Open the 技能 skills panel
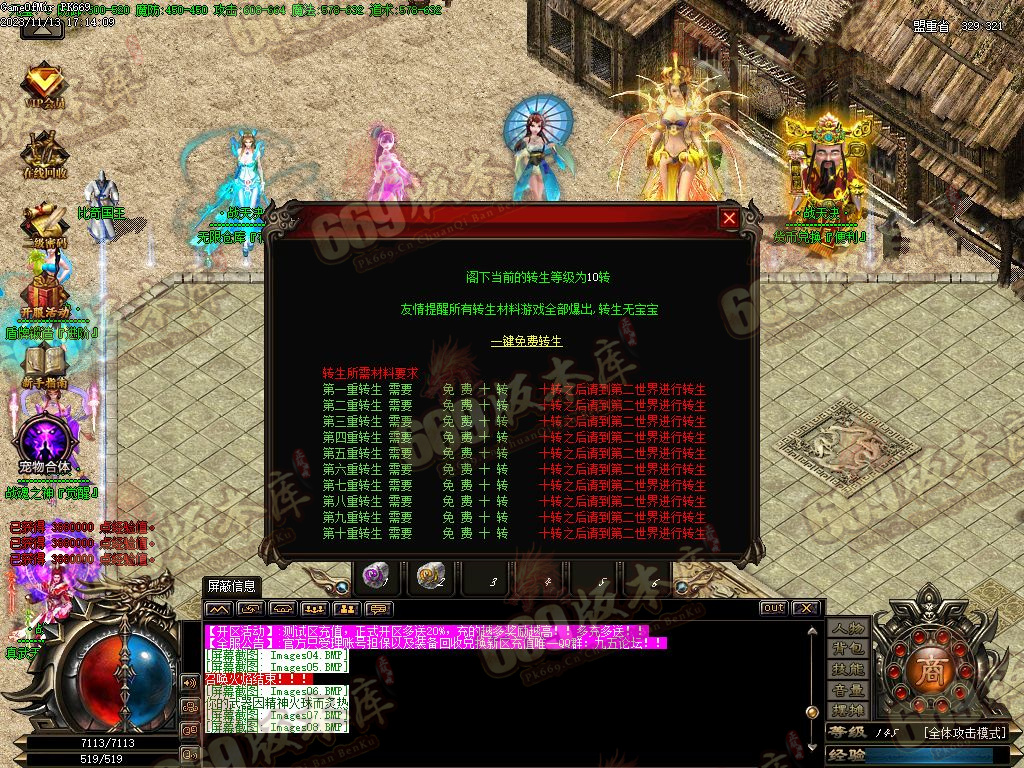The height and width of the screenshot is (768, 1024). click(x=848, y=669)
